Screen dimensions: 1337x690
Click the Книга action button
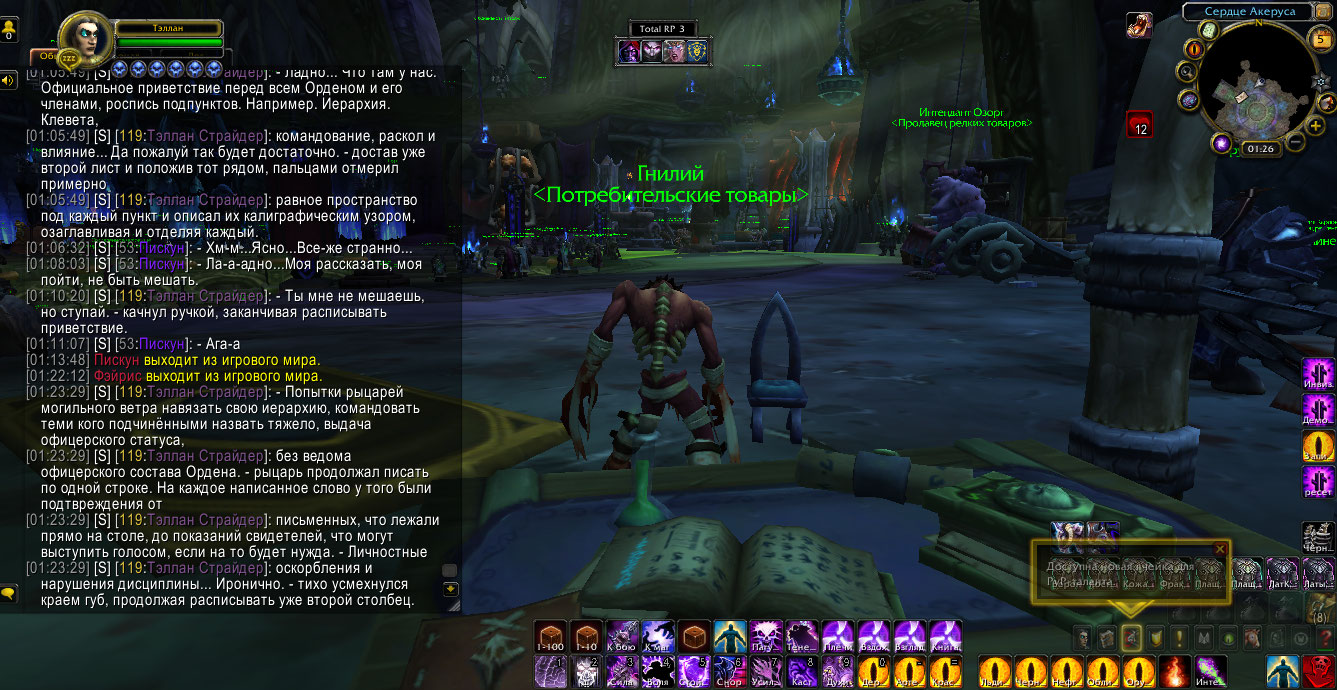click(946, 636)
